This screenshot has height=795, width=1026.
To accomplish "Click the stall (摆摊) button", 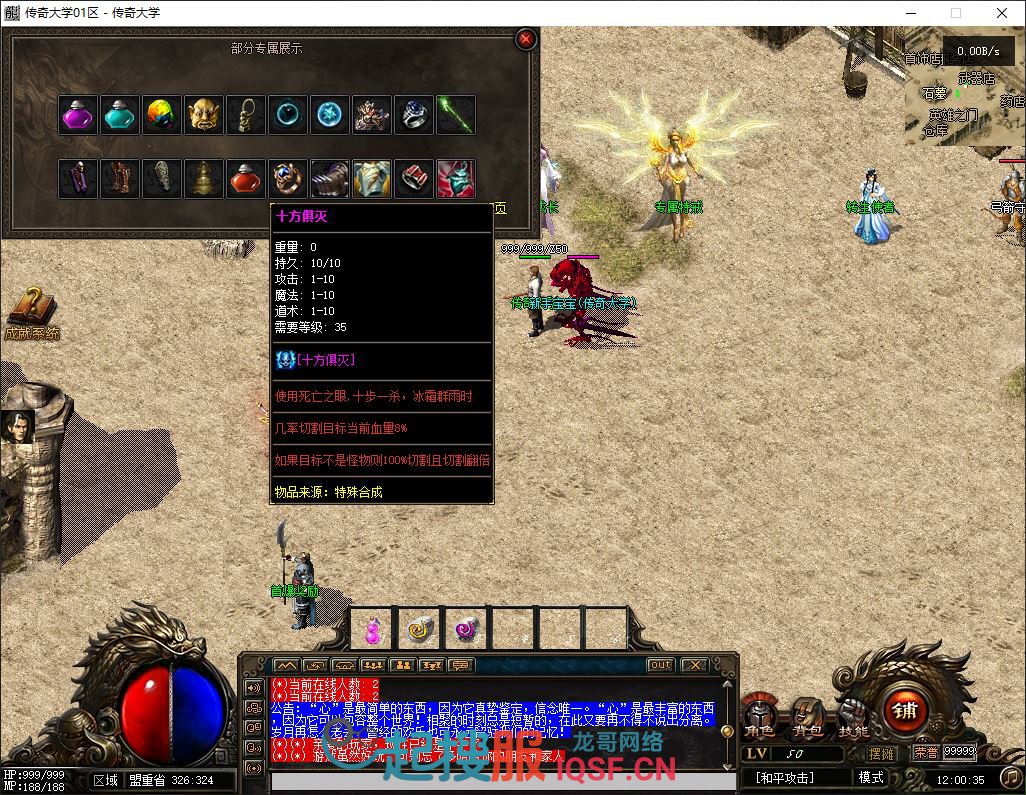I will tap(883, 753).
